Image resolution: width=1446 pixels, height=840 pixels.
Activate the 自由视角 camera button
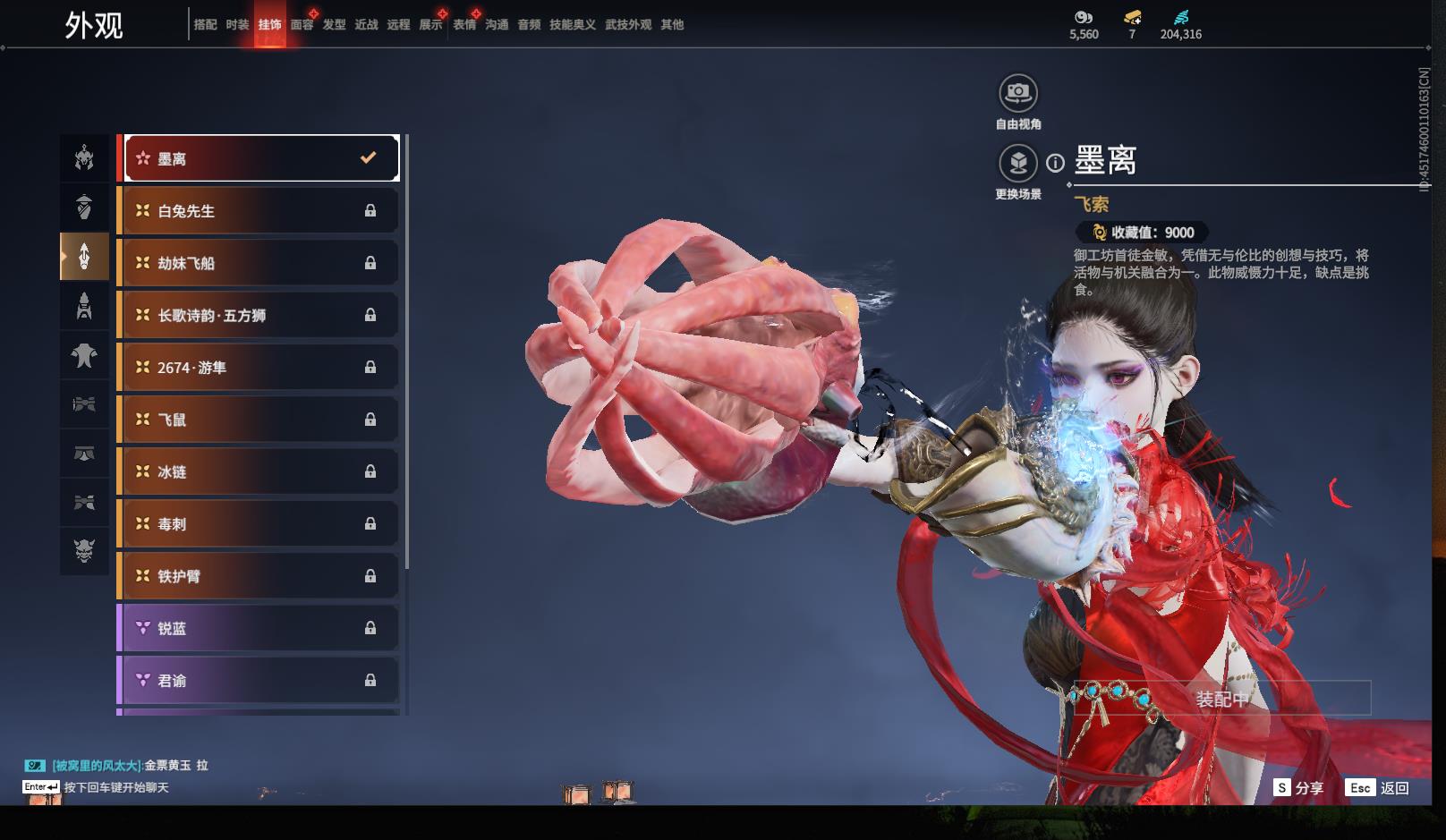pyautogui.click(x=1017, y=93)
